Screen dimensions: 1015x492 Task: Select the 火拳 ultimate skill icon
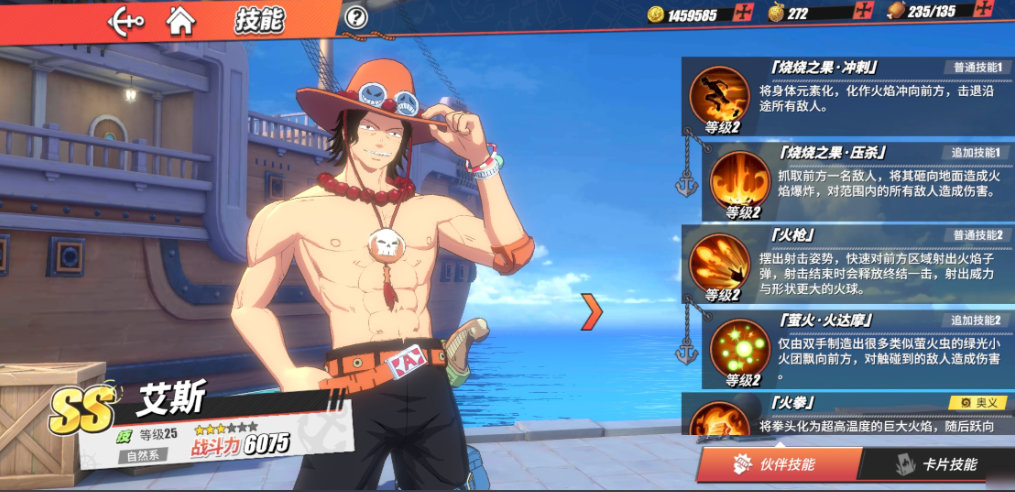[719, 420]
